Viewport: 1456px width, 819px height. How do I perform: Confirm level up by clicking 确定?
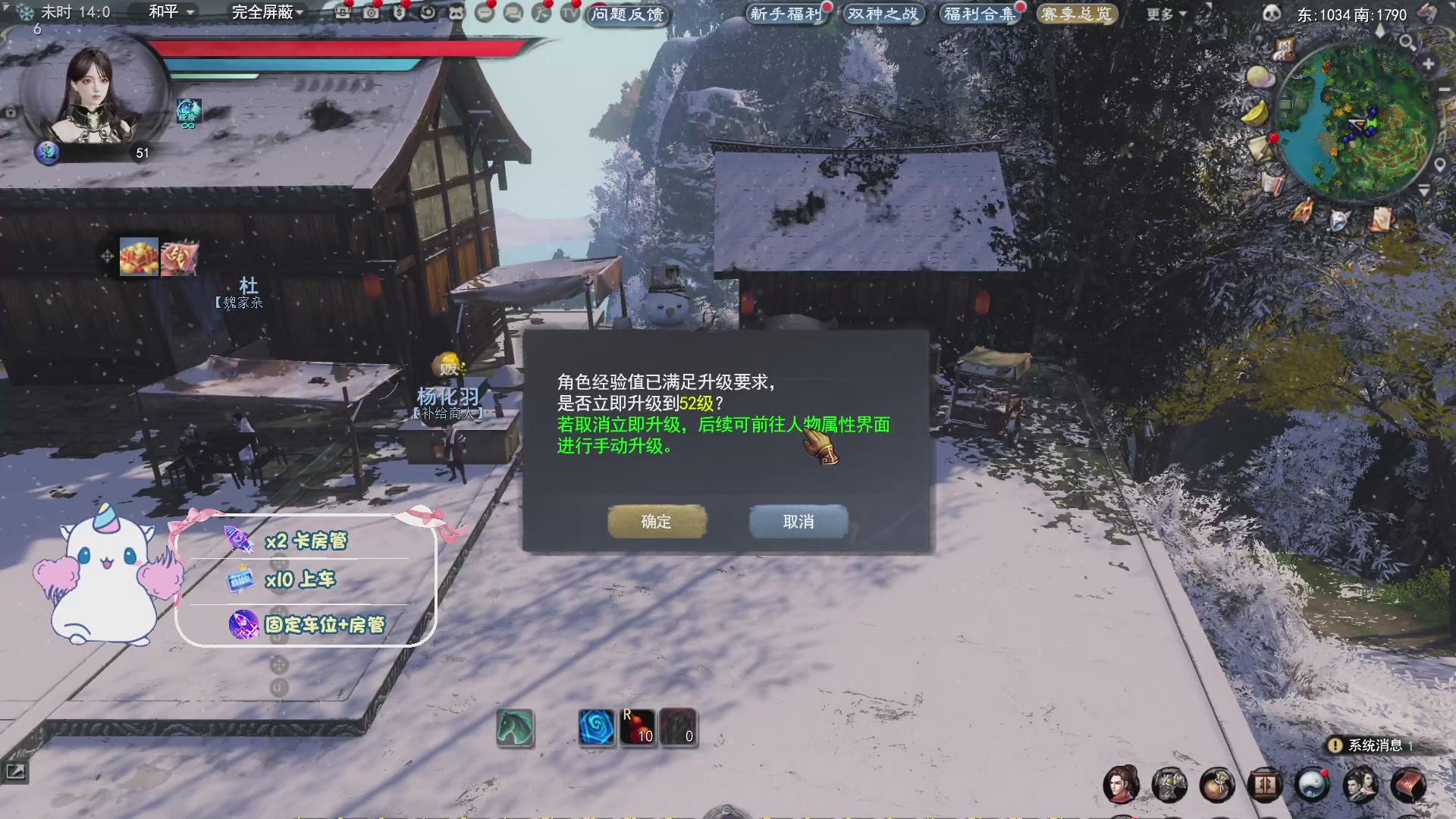(x=657, y=522)
